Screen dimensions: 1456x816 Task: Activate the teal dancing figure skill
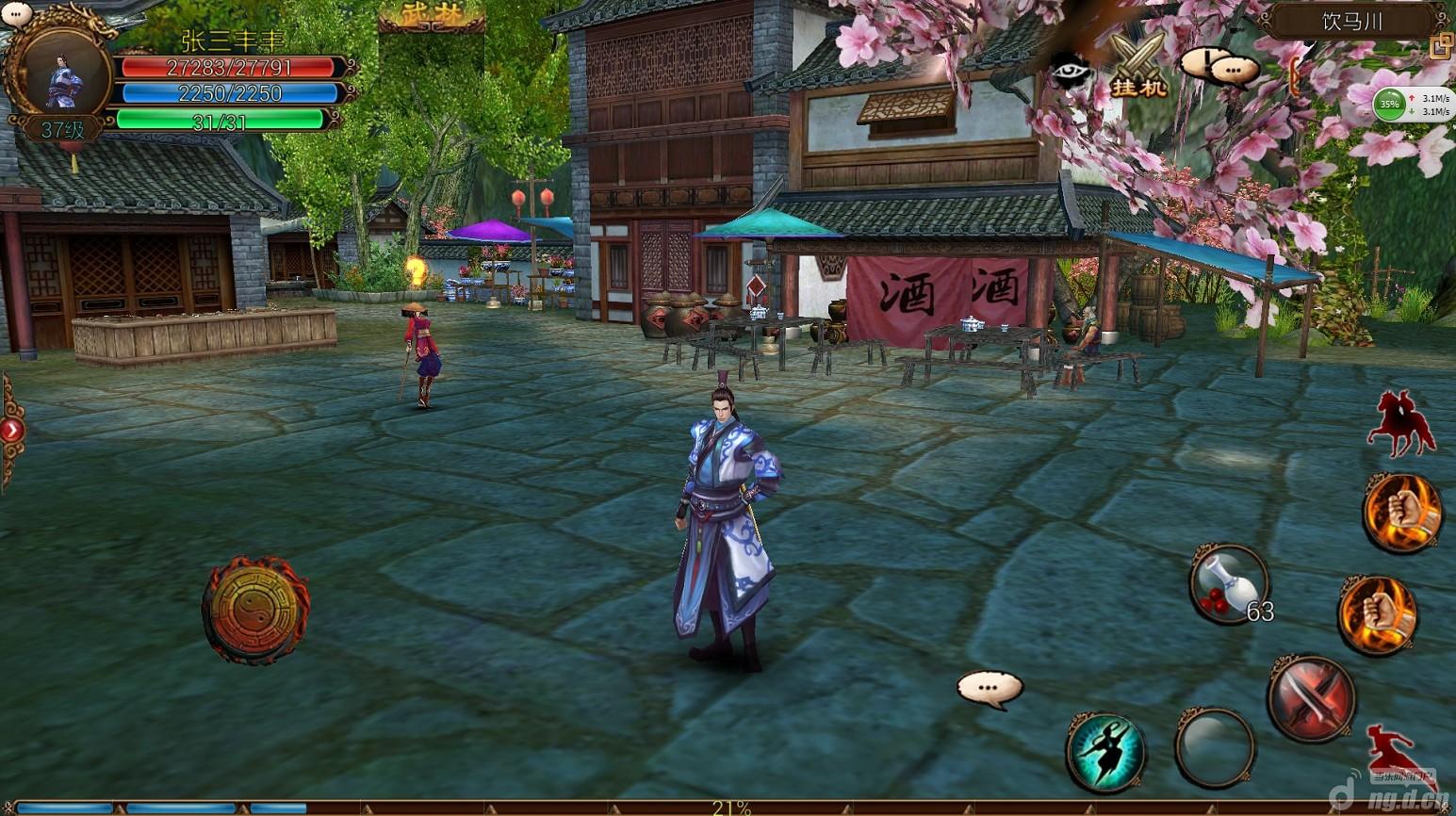pyautogui.click(x=1105, y=751)
